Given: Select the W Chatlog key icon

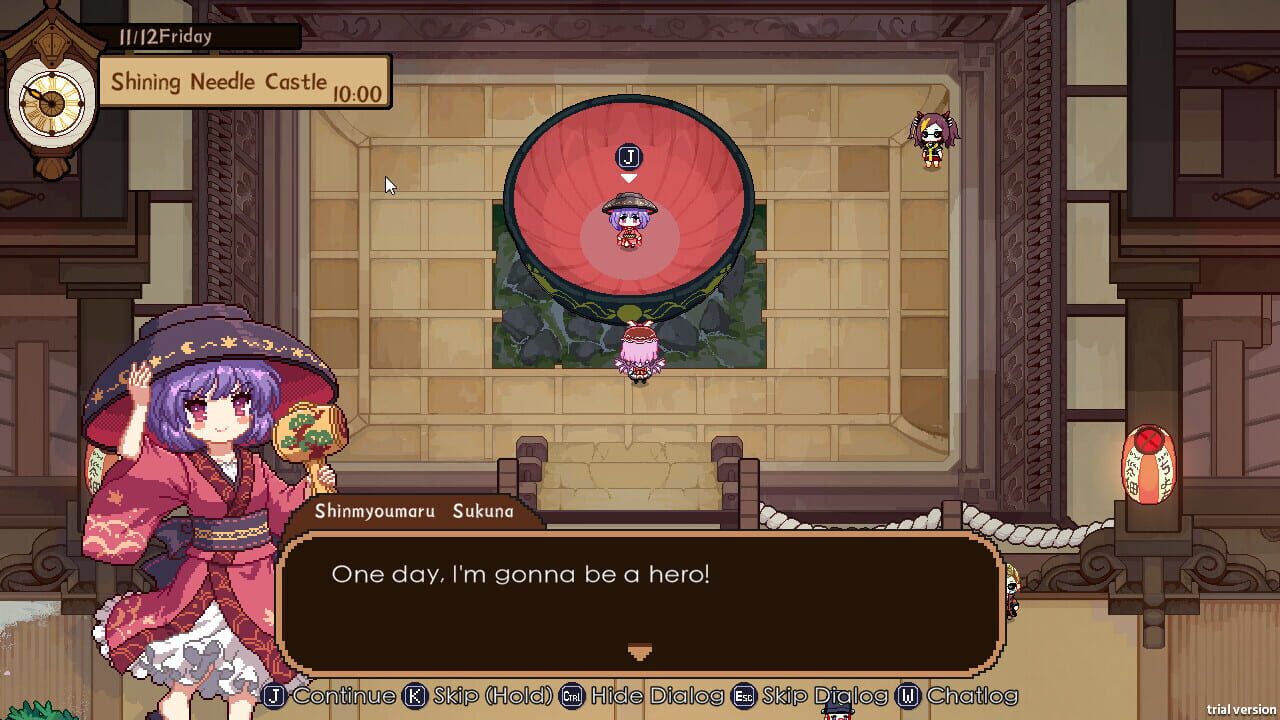Looking at the screenshot, I should [909, 695].
